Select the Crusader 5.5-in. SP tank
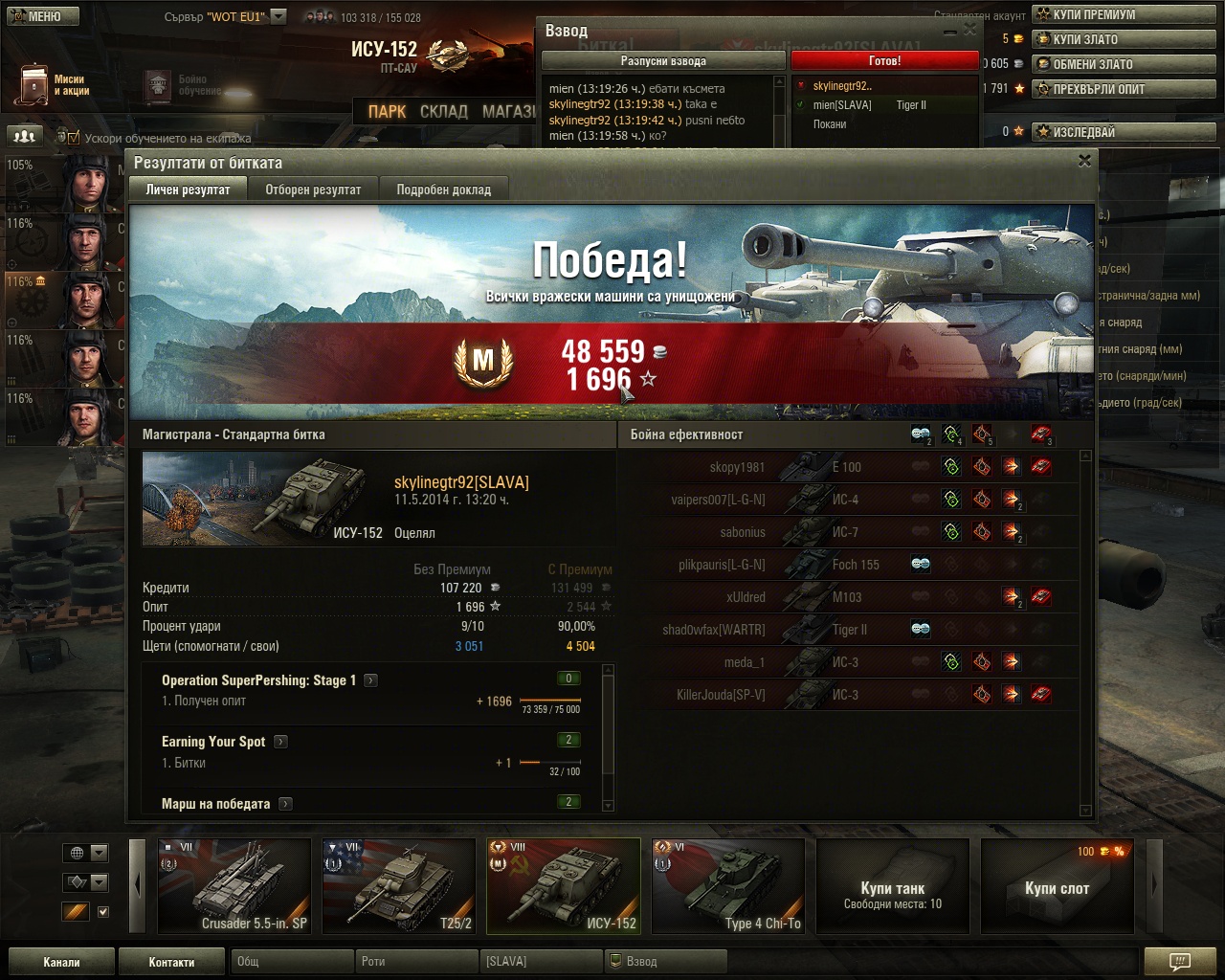1225x980 pixels. [x=234, y=885]
